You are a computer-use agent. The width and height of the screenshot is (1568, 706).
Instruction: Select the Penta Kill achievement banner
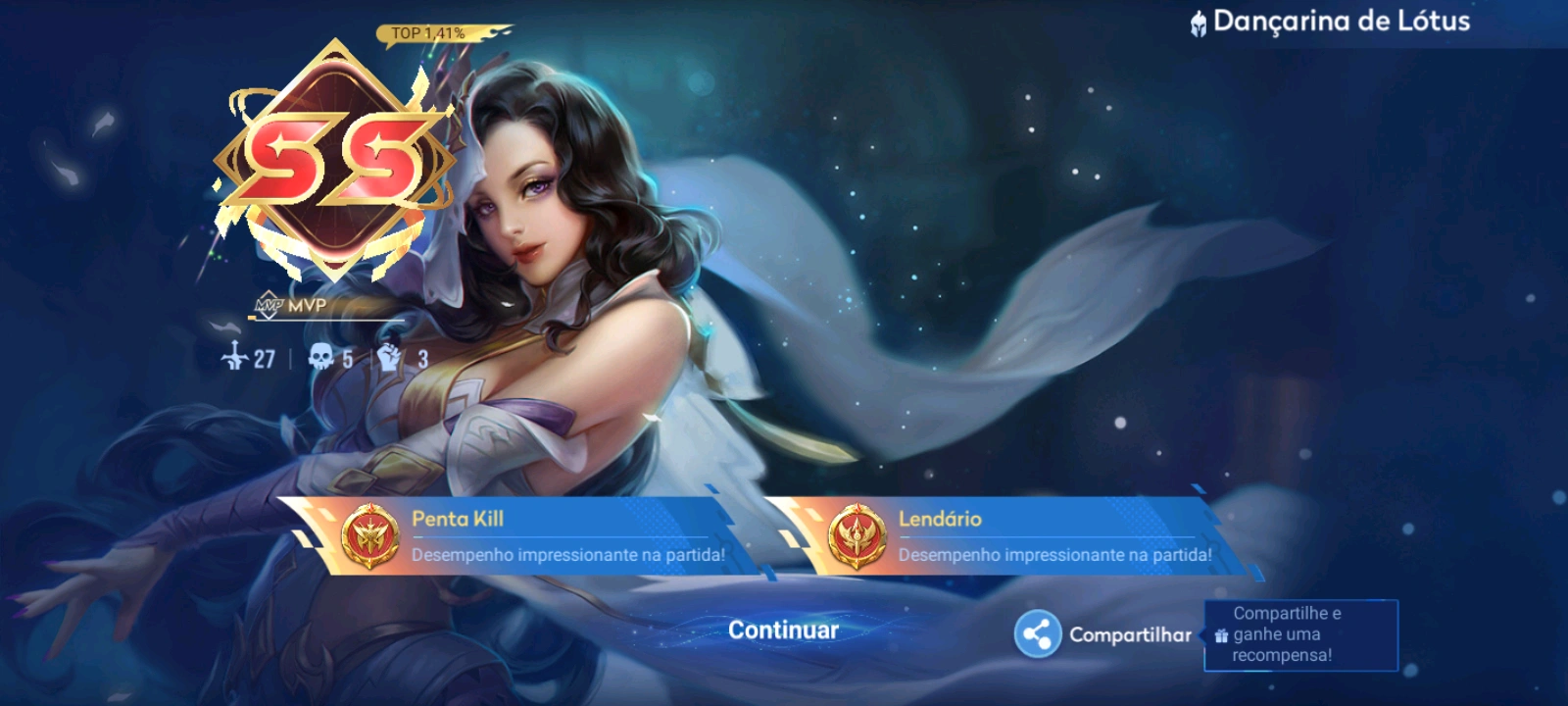point(519,536)
